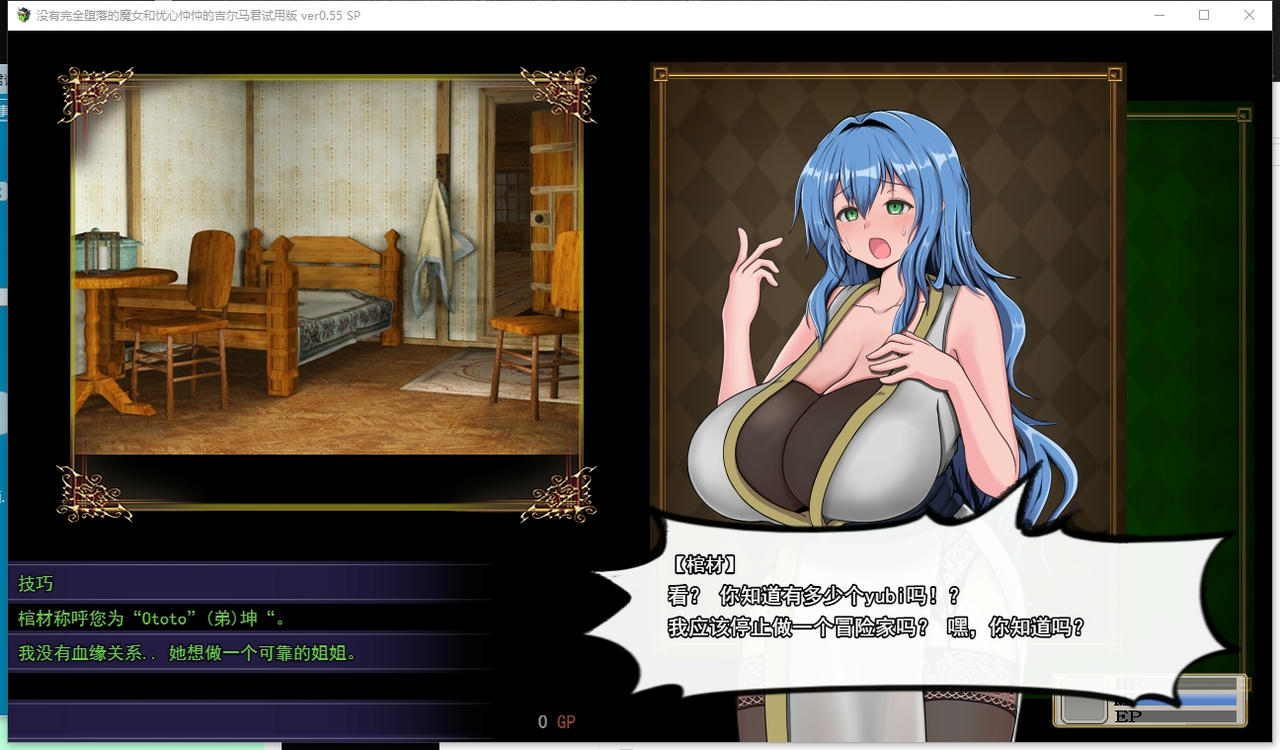Click the game icon in the title bar
The width and height of the screenshot is (1280, 750).
21,15
